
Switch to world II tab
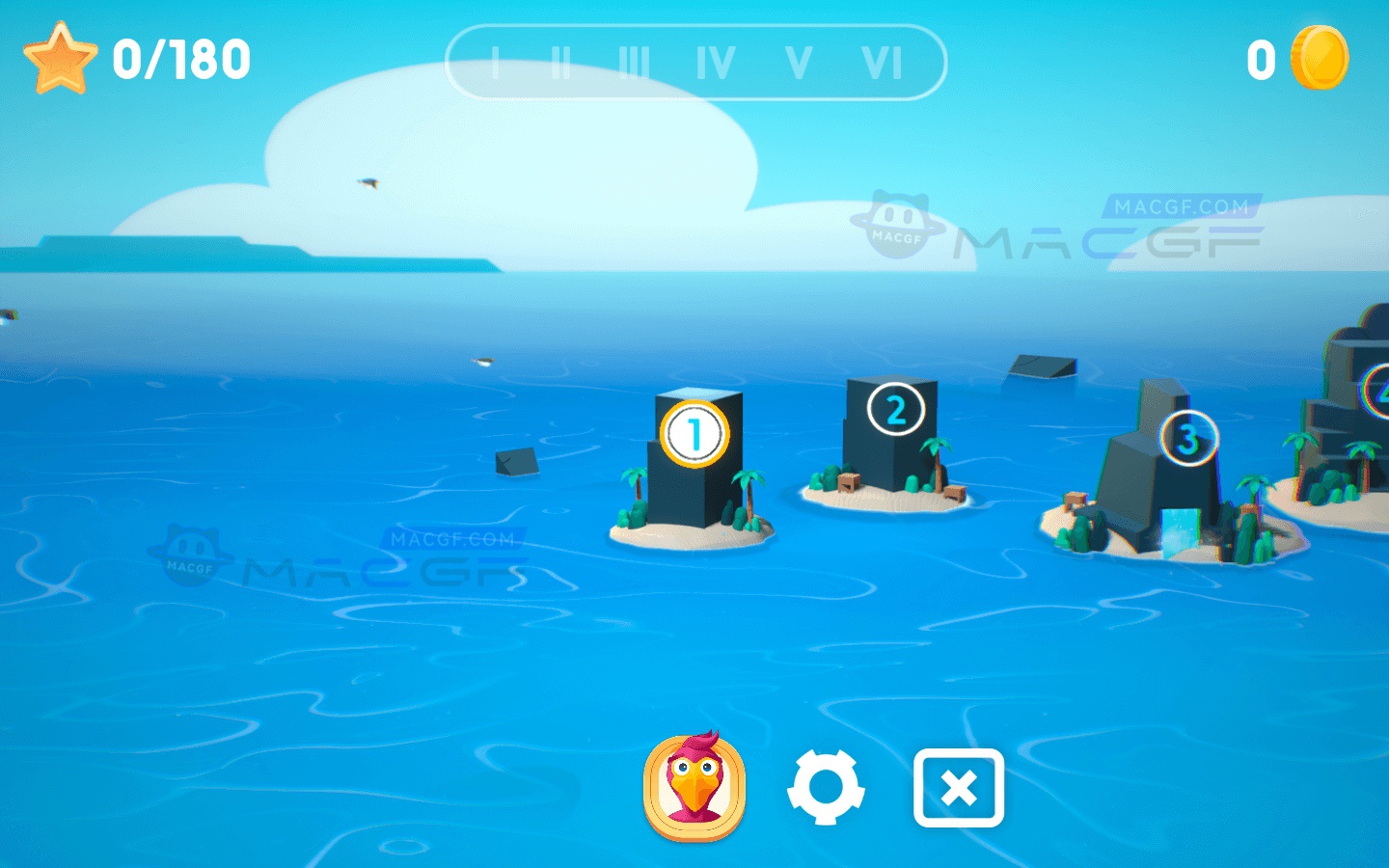coord(562,61)
